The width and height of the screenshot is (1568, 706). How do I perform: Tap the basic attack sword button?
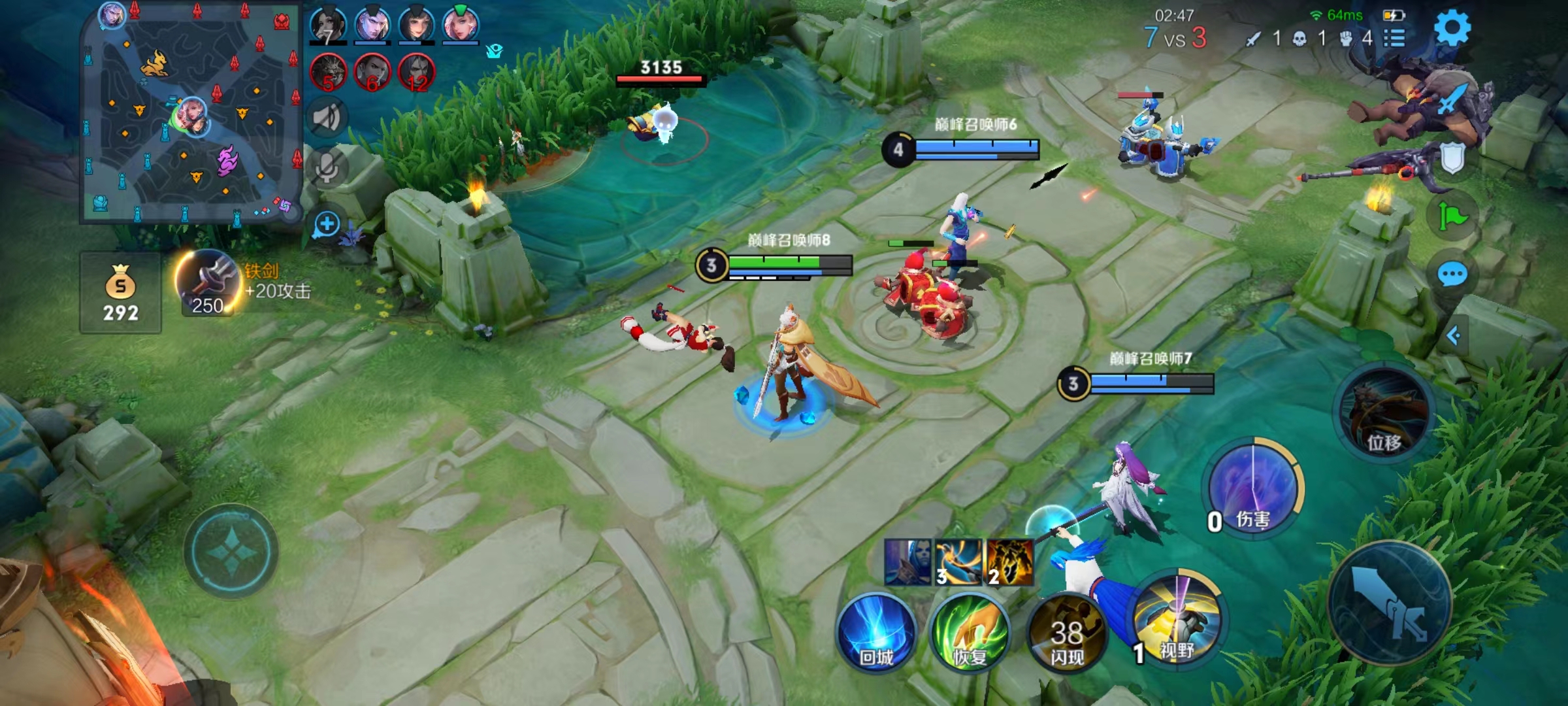point(1390,603)
